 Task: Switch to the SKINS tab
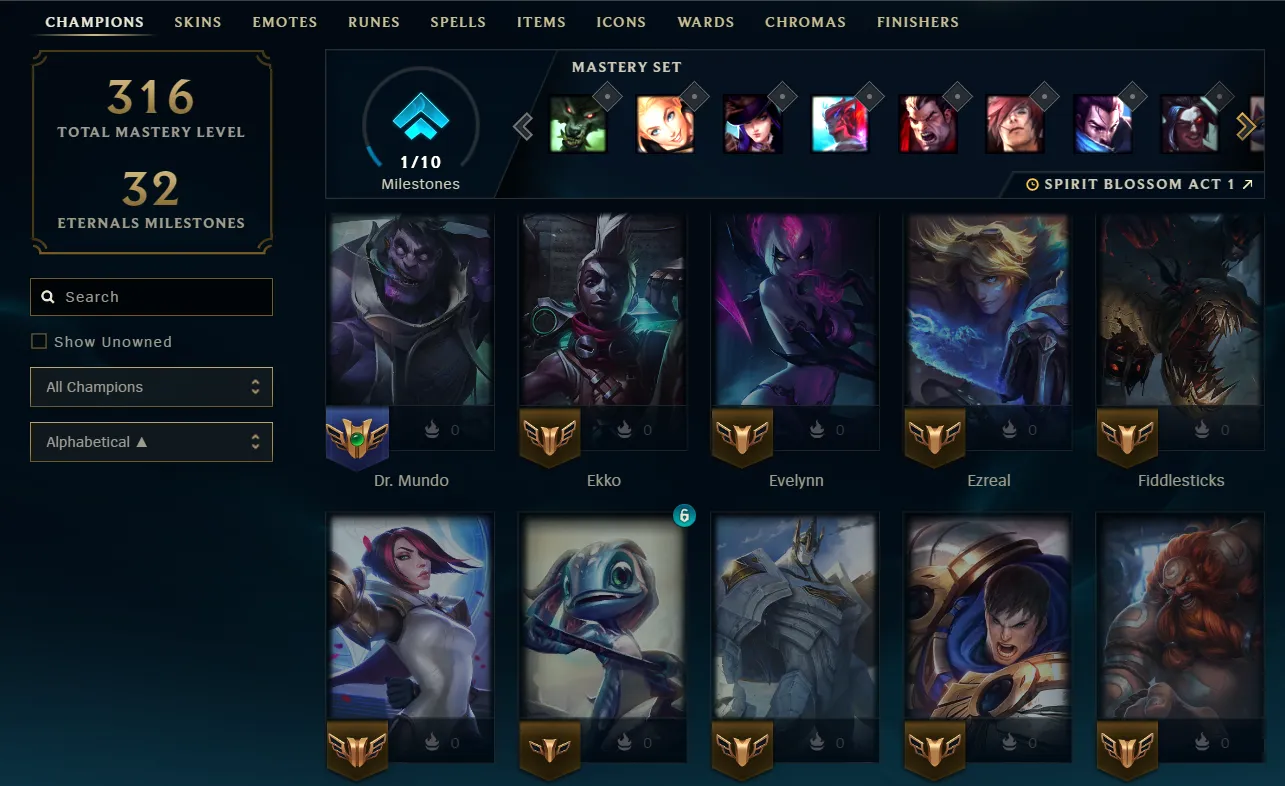tap(197, 21)
